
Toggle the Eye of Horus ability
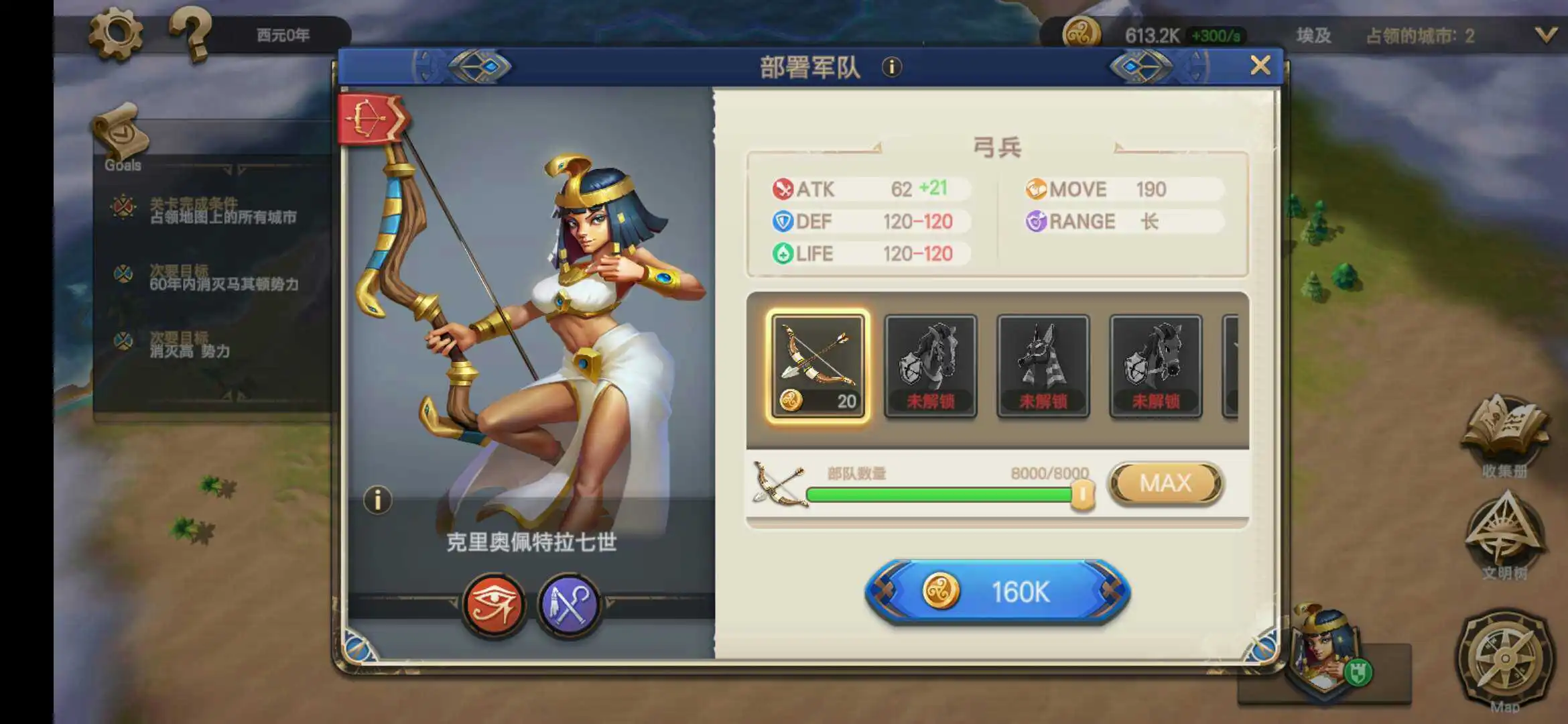[x=494, y=604]
